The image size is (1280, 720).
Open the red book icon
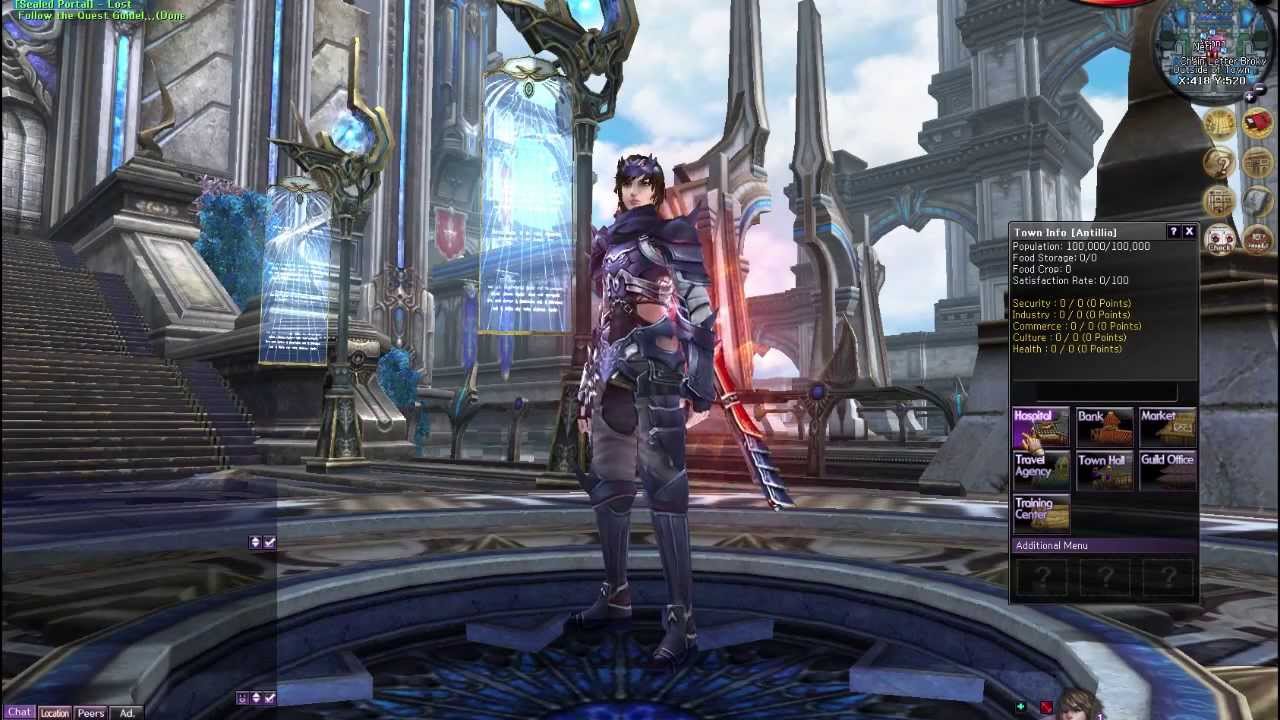point(1257,124)
